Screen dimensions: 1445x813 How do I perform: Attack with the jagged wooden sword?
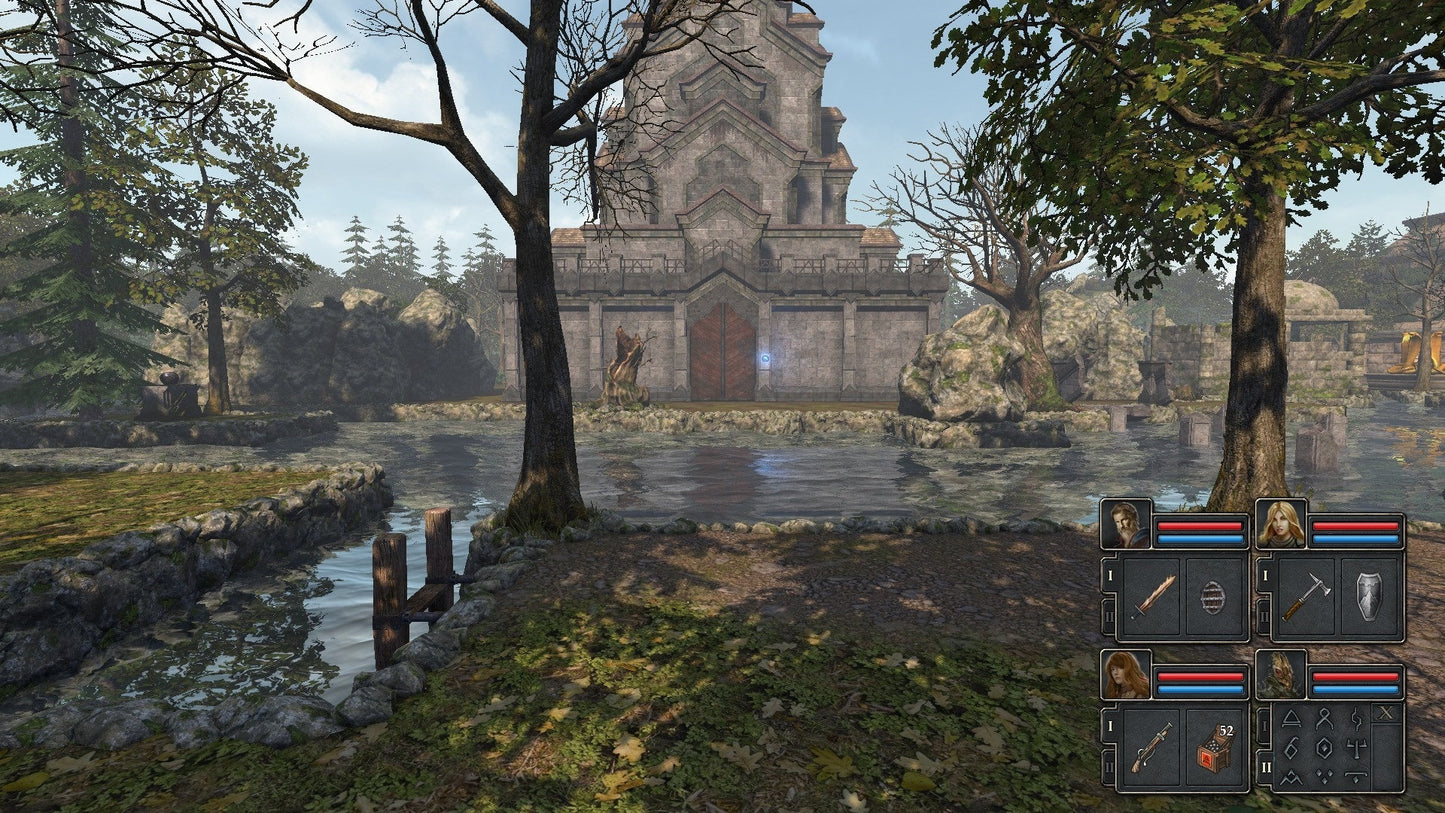tap(1153, 597)
